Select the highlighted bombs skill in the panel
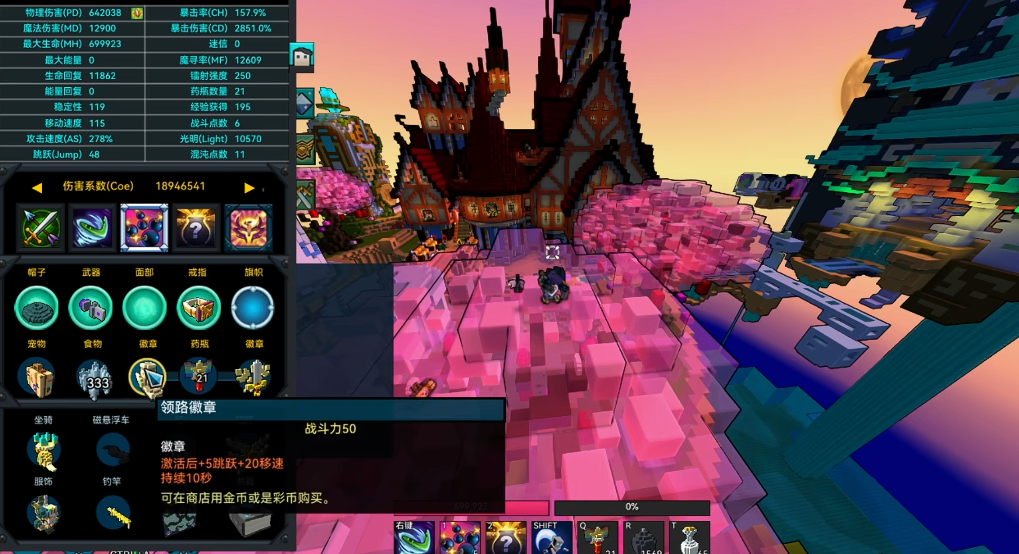 tap(144, 228)
